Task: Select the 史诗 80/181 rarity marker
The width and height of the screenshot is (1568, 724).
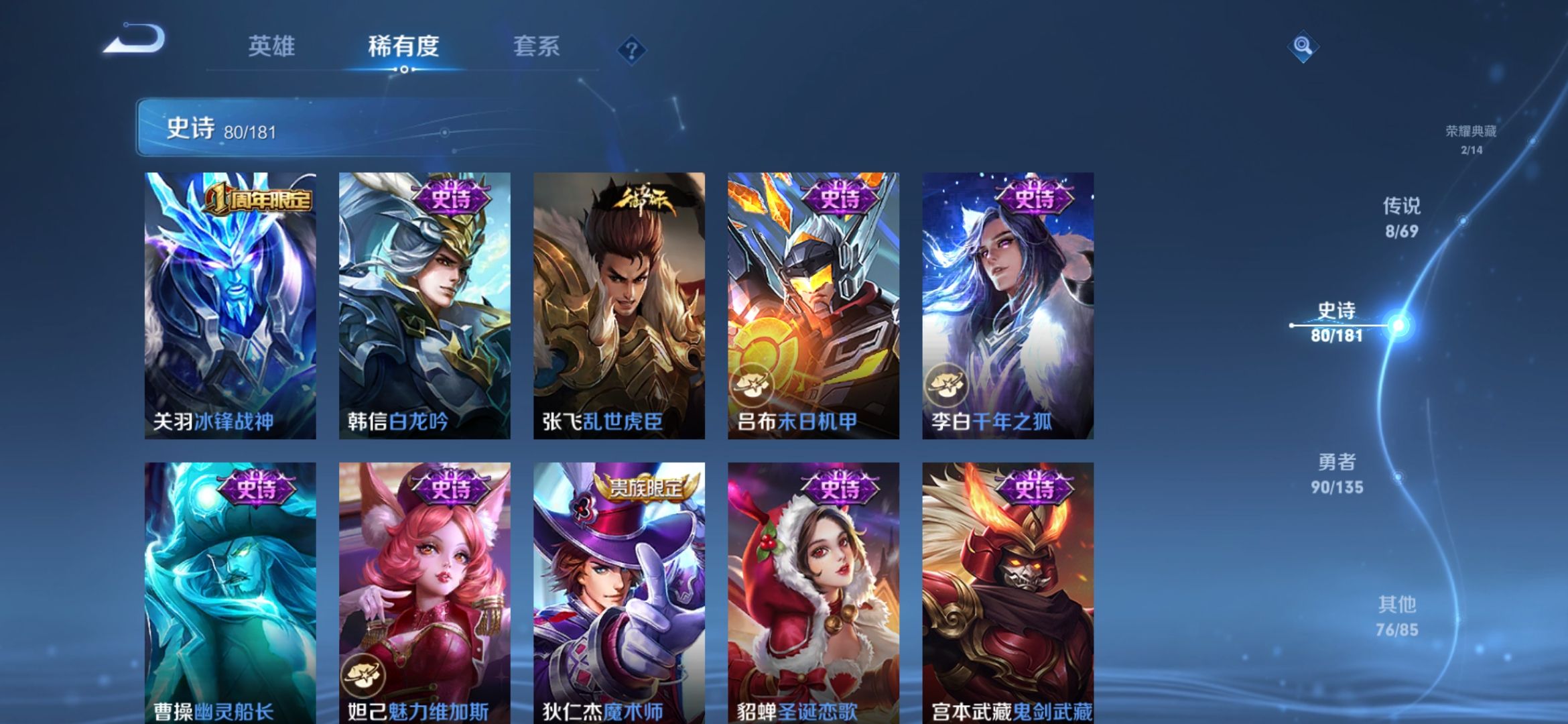Action: (1337, 322)
